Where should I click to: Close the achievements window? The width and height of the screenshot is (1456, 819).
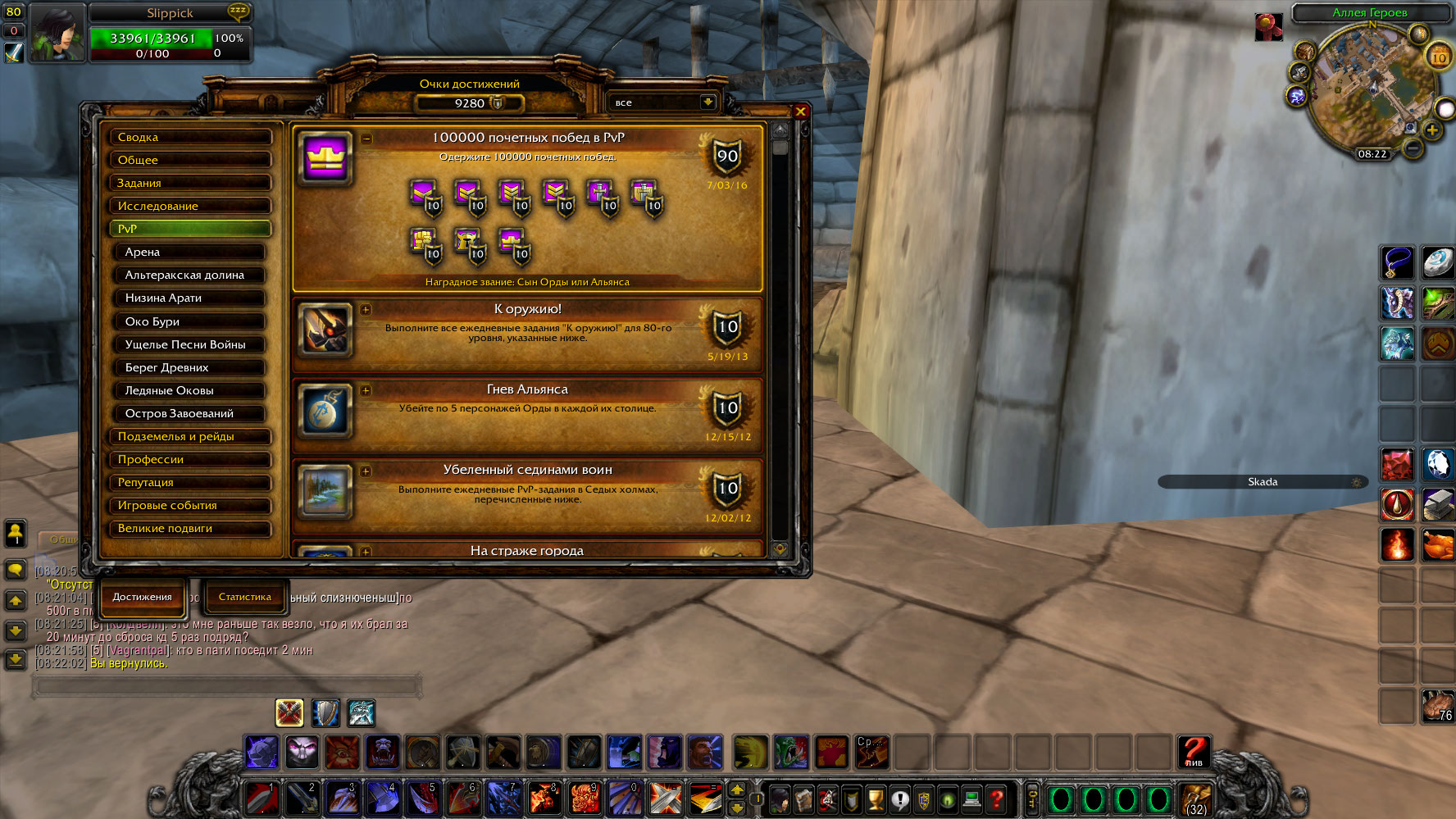click(x=800, y=111)
